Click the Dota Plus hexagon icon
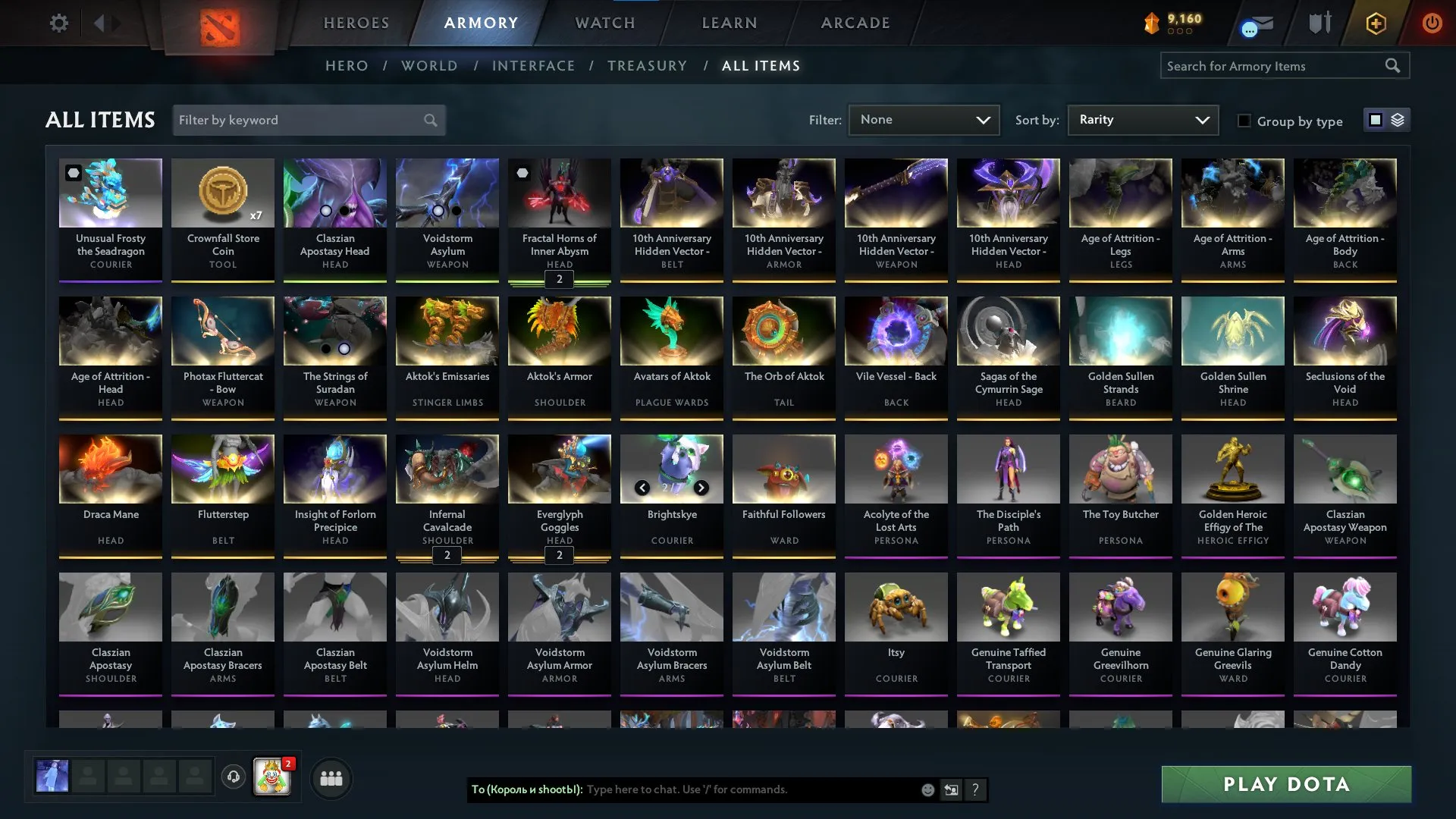 pos(1376,23)
